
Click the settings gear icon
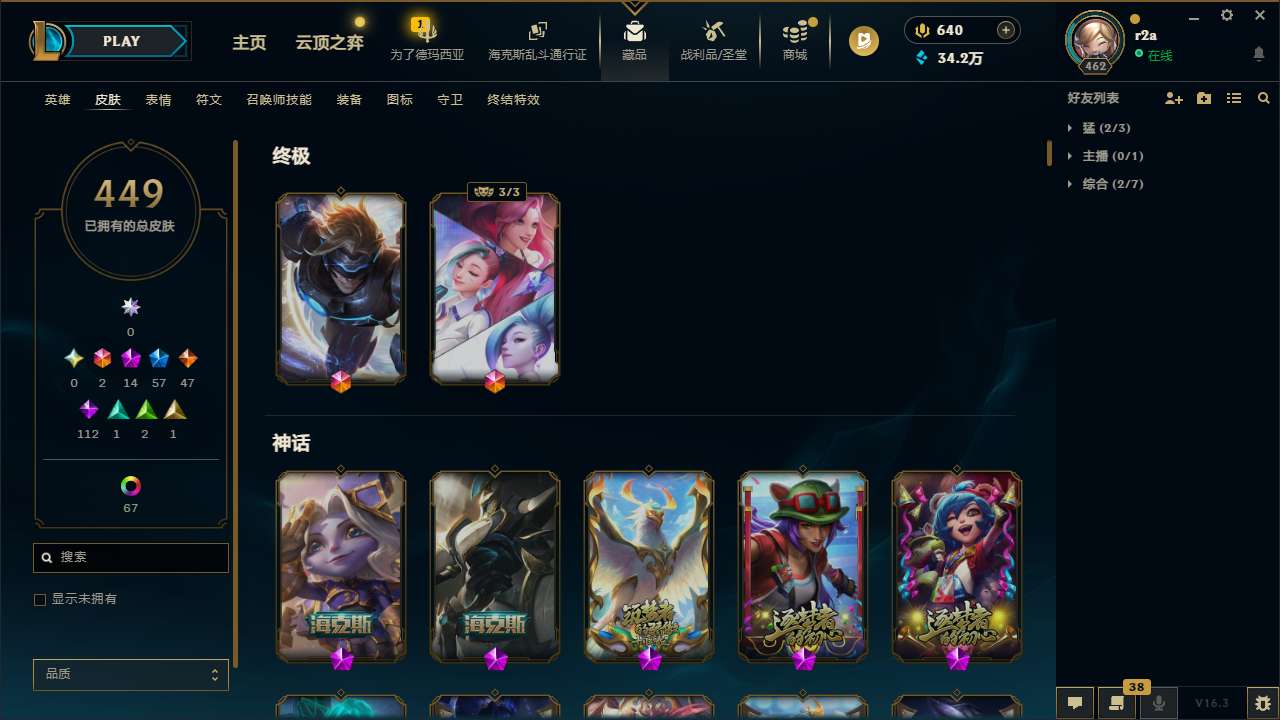pos(1226,15)
